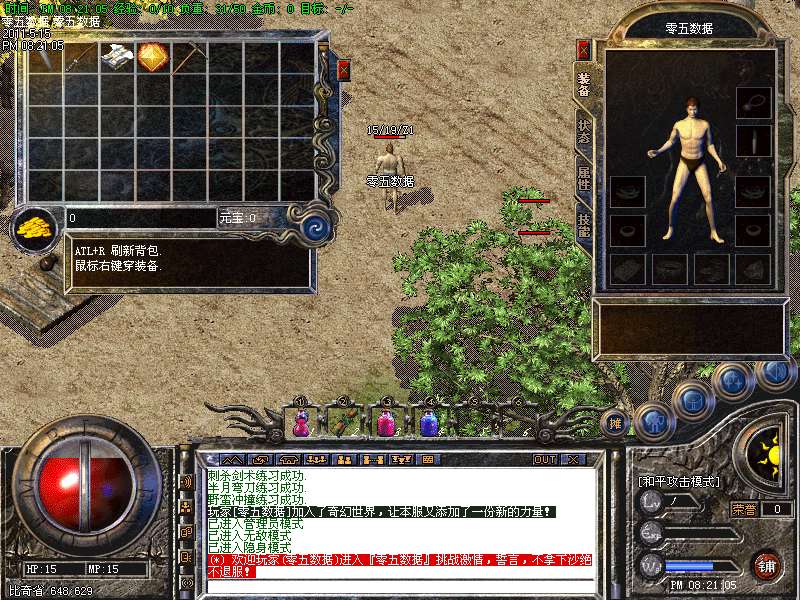The width and height of the screenshot is (800, 600).
Task: Show the 技能 (skills) tab
Action: pyautogui.click(x=584, y=225)
